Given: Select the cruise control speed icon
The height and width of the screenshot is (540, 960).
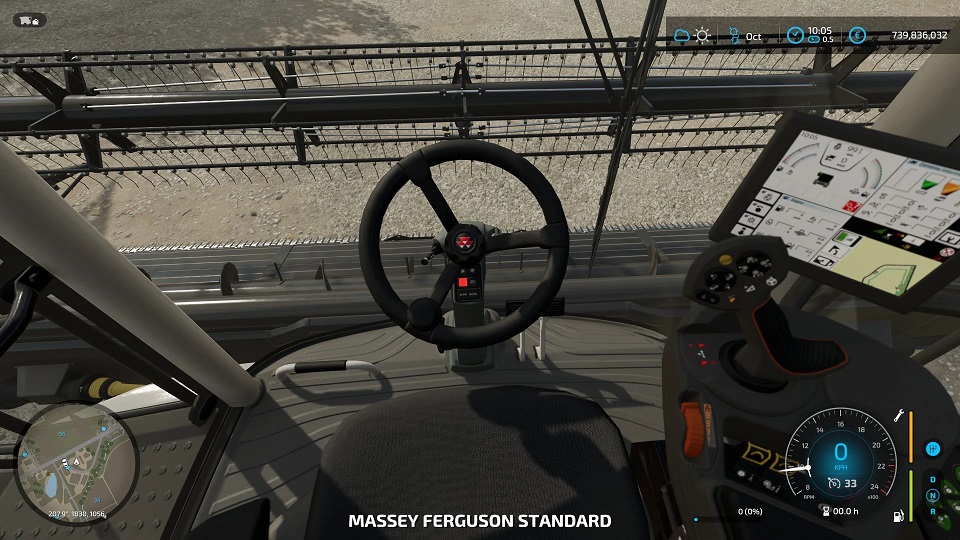Looking at the screenshot, I should point(833,484).
